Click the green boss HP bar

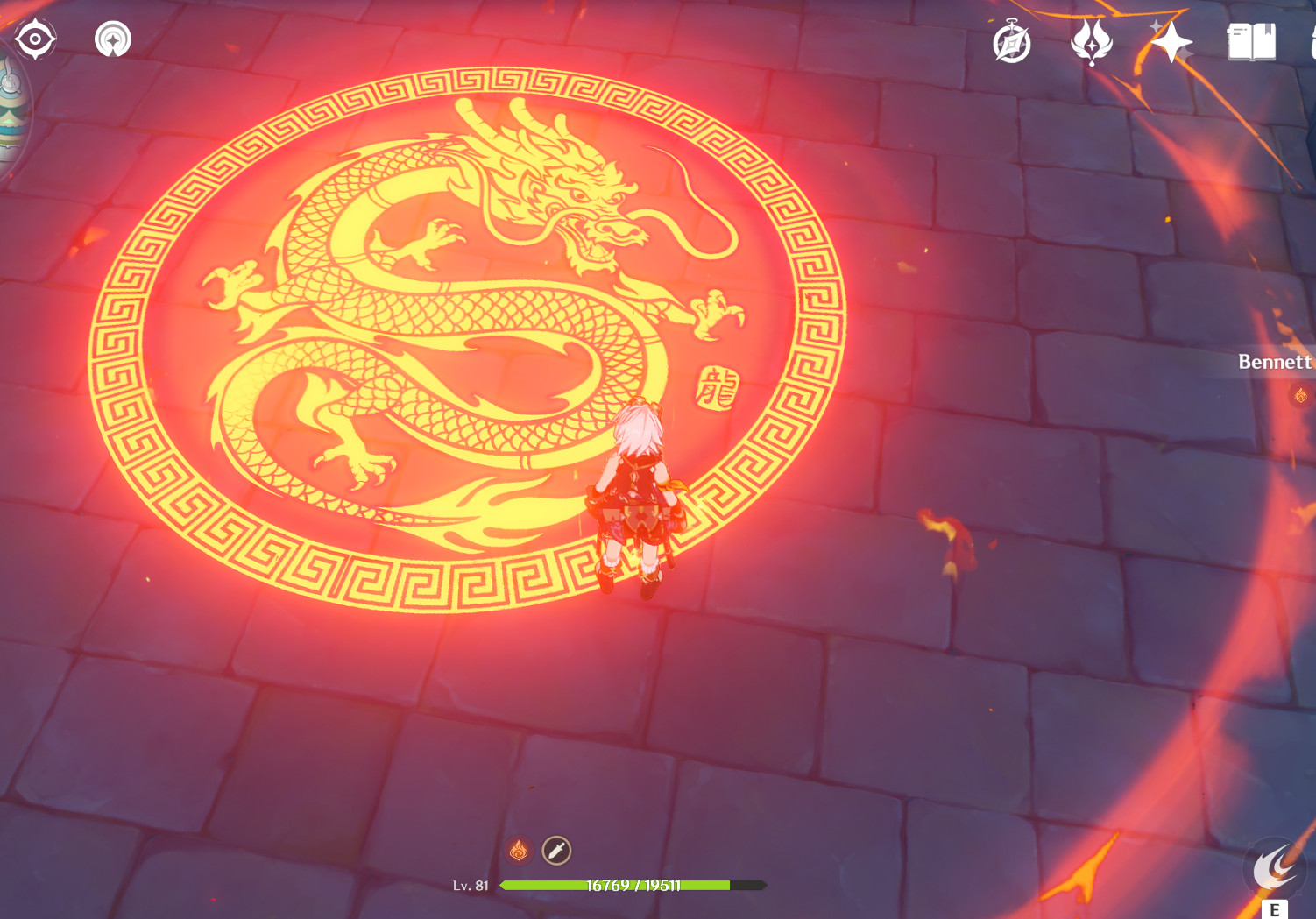point(613,884)
